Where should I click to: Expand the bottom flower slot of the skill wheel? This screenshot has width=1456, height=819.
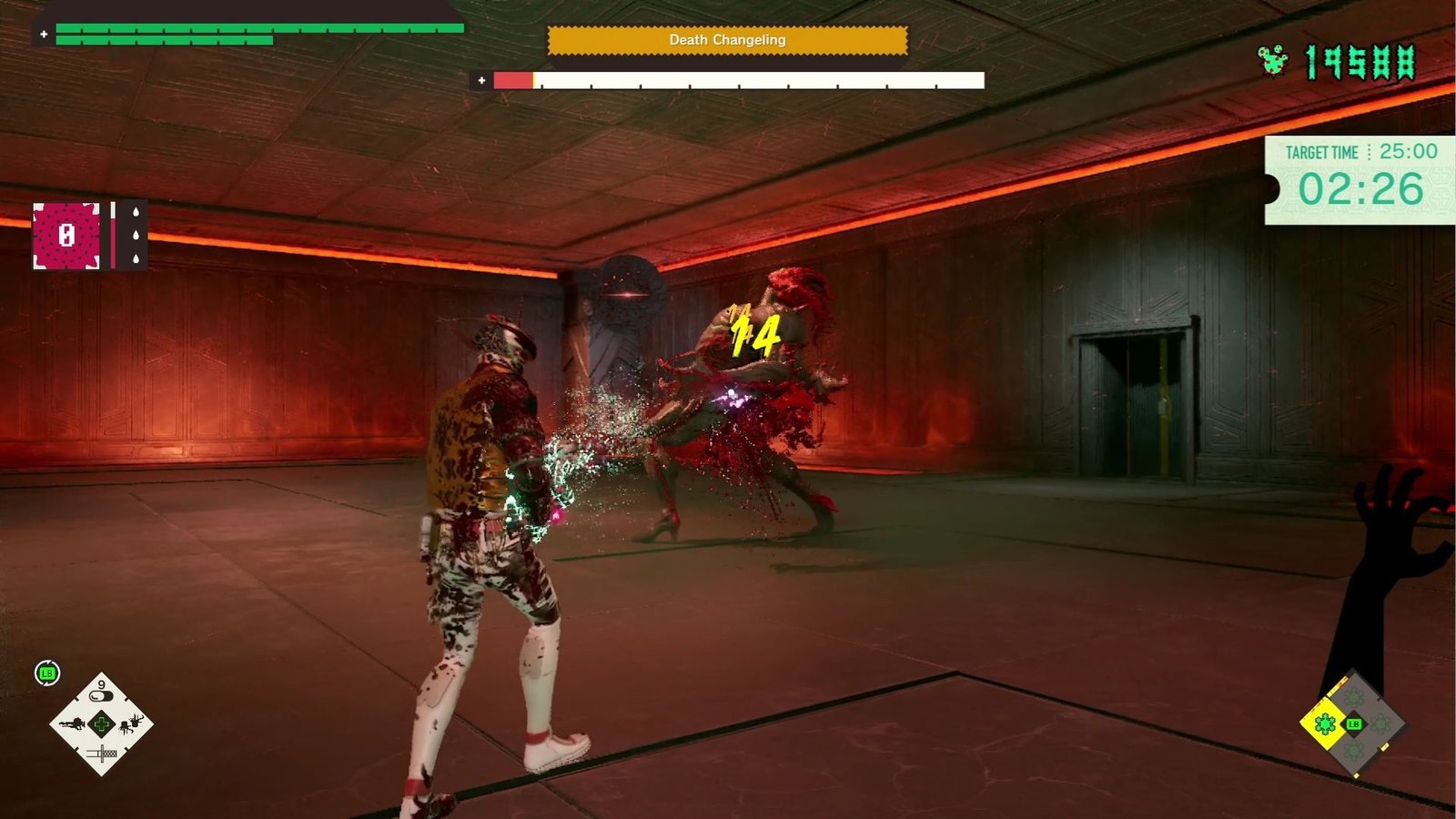[1353, 750]
